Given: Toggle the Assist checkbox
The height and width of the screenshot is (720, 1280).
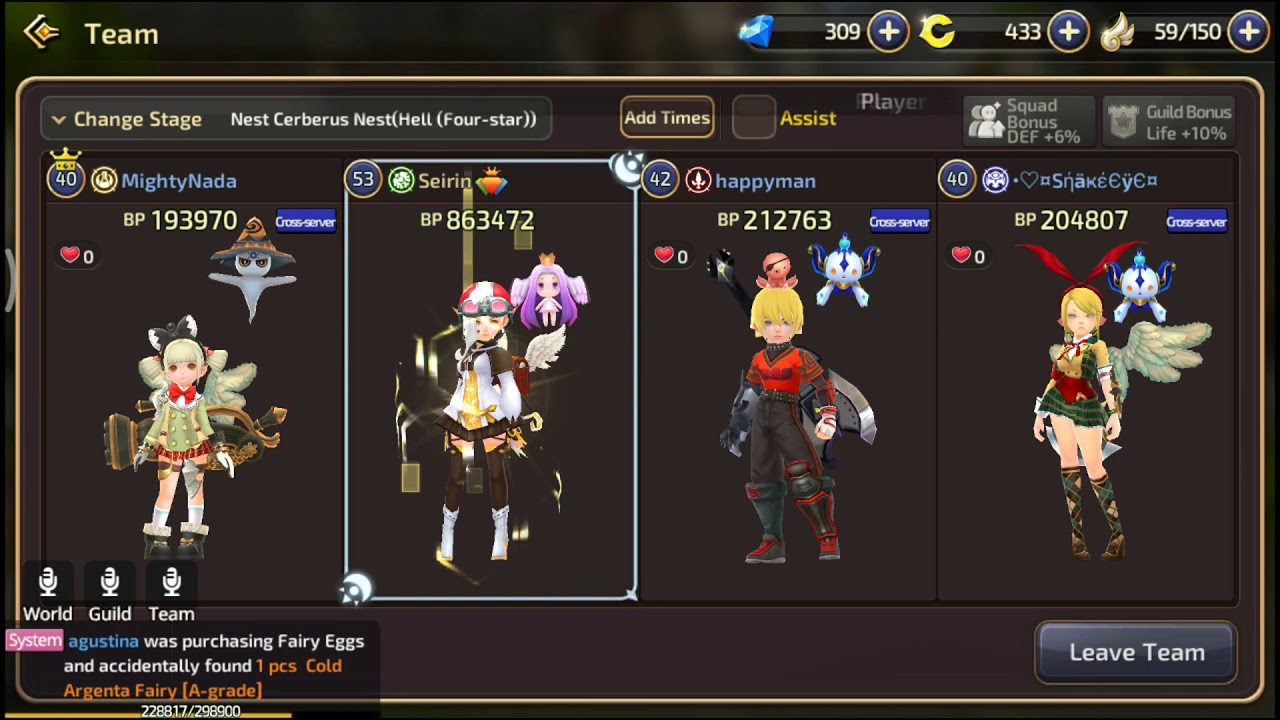Looking at the screenshot, I should pos(754,118).
